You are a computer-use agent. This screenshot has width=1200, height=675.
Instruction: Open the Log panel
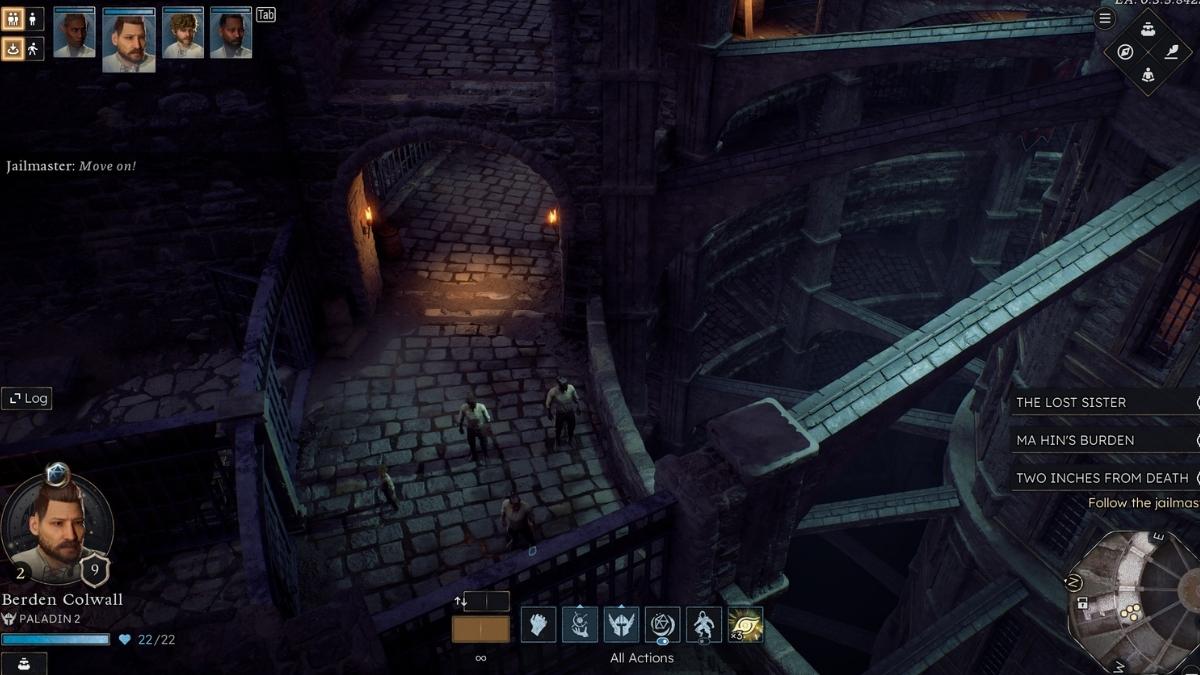click(x=27, y=398)
